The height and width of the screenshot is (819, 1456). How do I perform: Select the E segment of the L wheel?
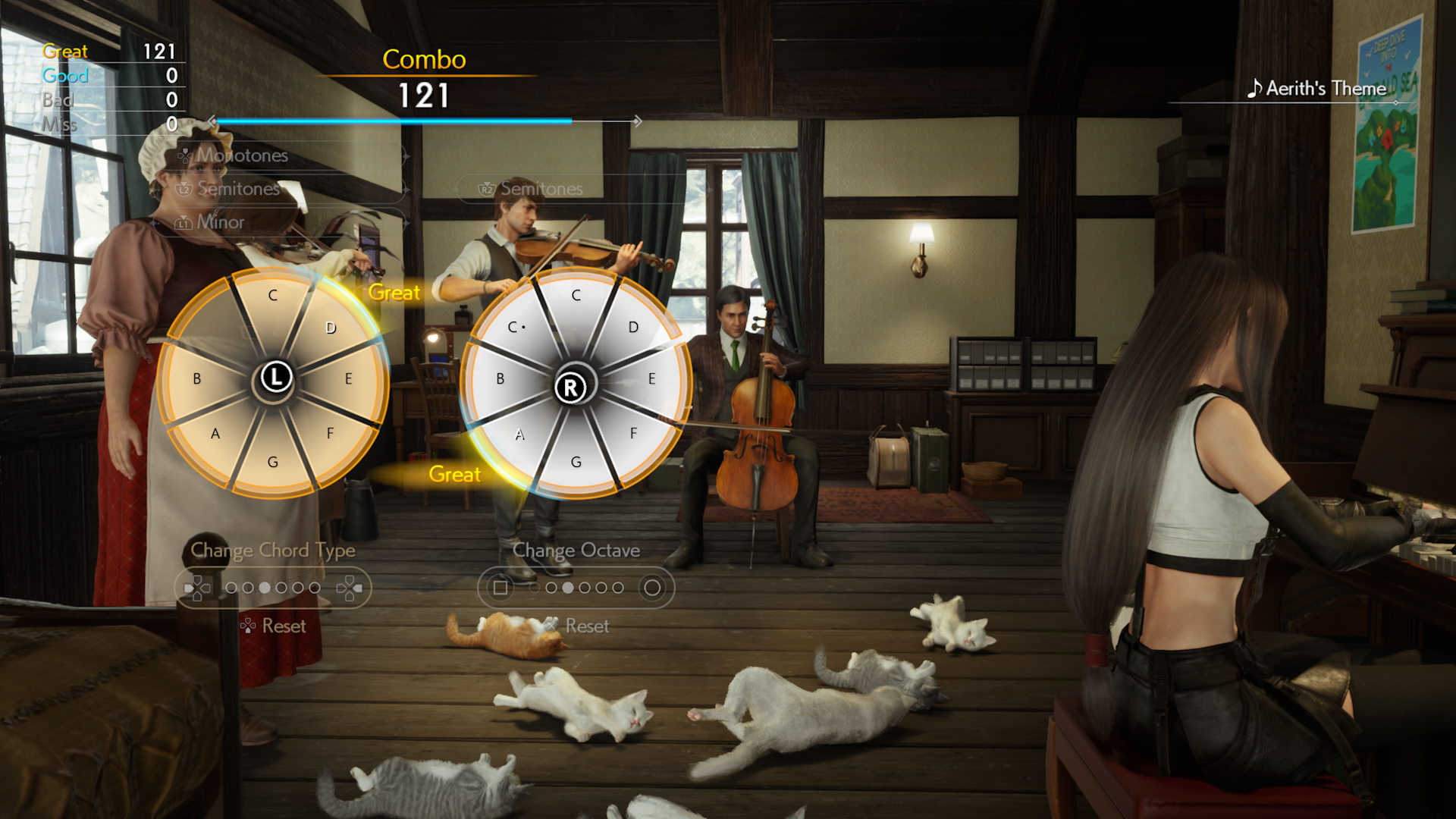tap(348, 378)
